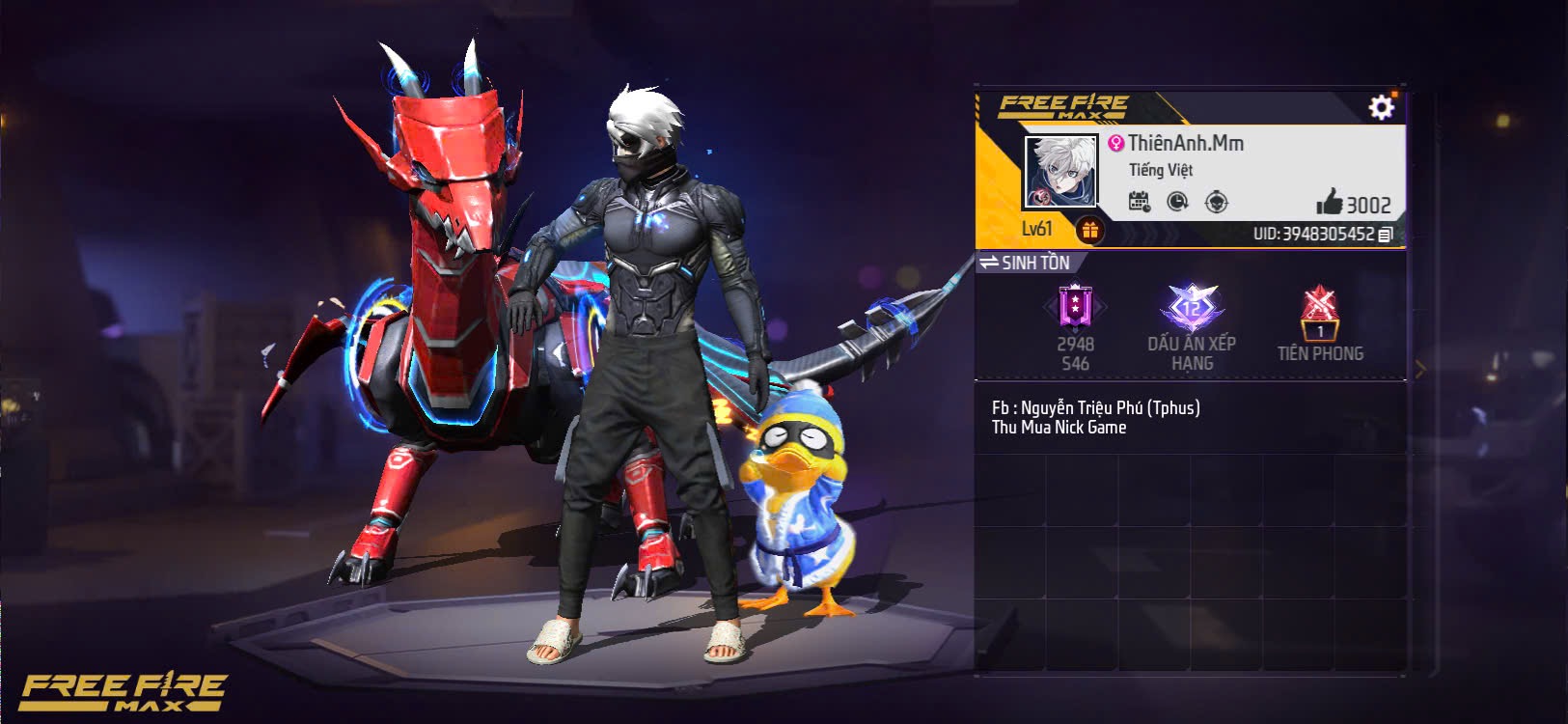Copy the UID with the copy icon
This screenshot has width=1568, height=724.
point(1386,235)
